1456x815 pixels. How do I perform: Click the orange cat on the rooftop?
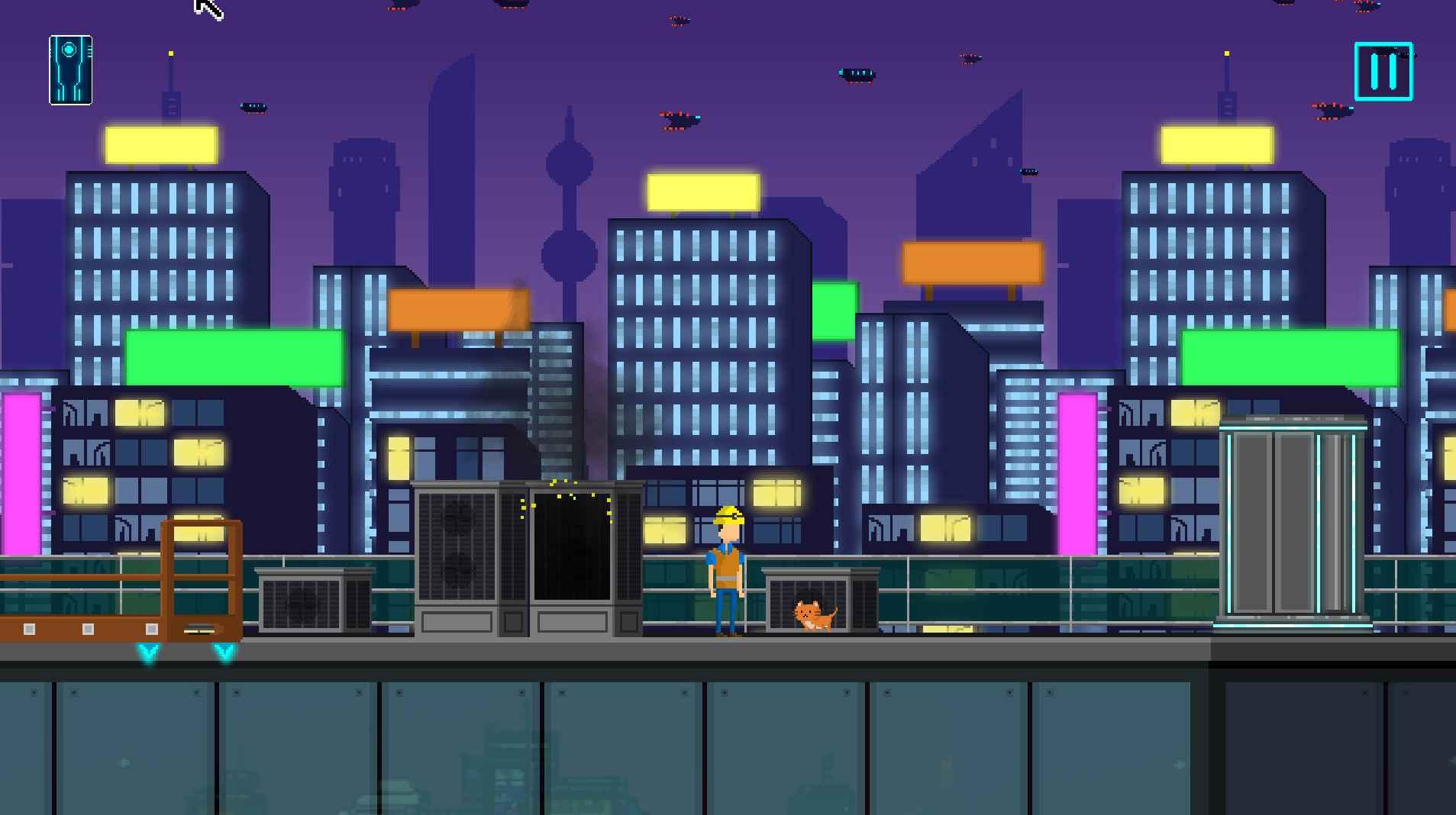point(812,615)
